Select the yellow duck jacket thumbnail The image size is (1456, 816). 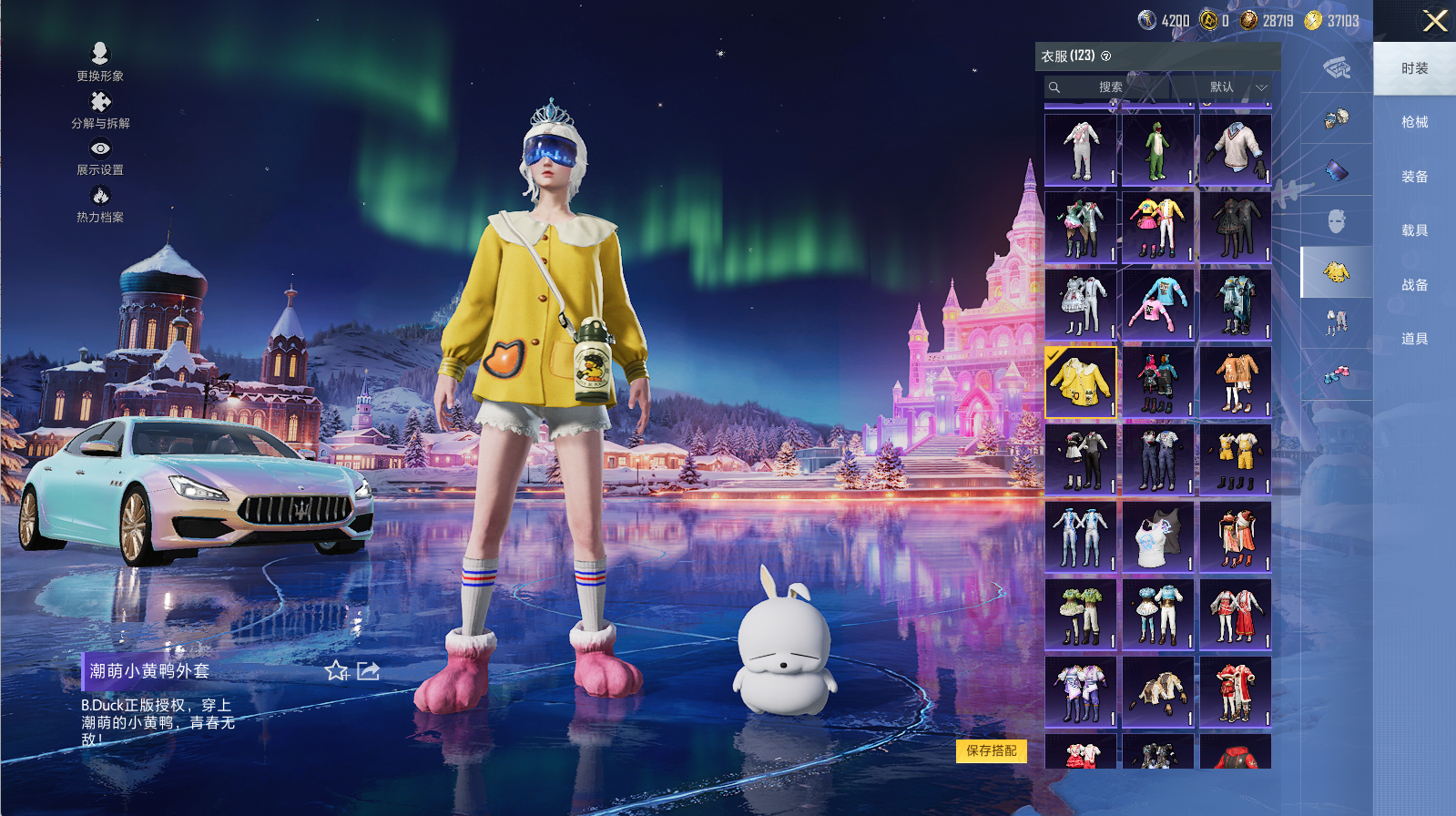coord(1081,382)
